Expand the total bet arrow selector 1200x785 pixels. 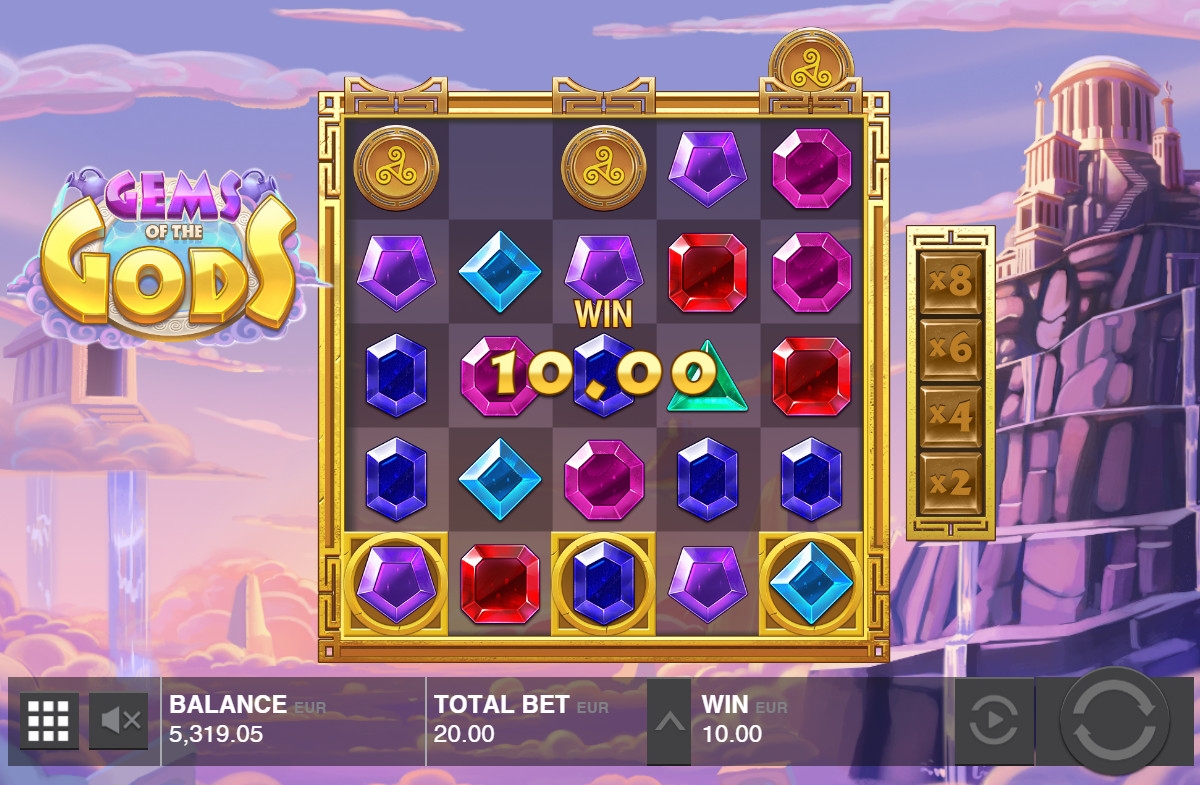(669, 721)
